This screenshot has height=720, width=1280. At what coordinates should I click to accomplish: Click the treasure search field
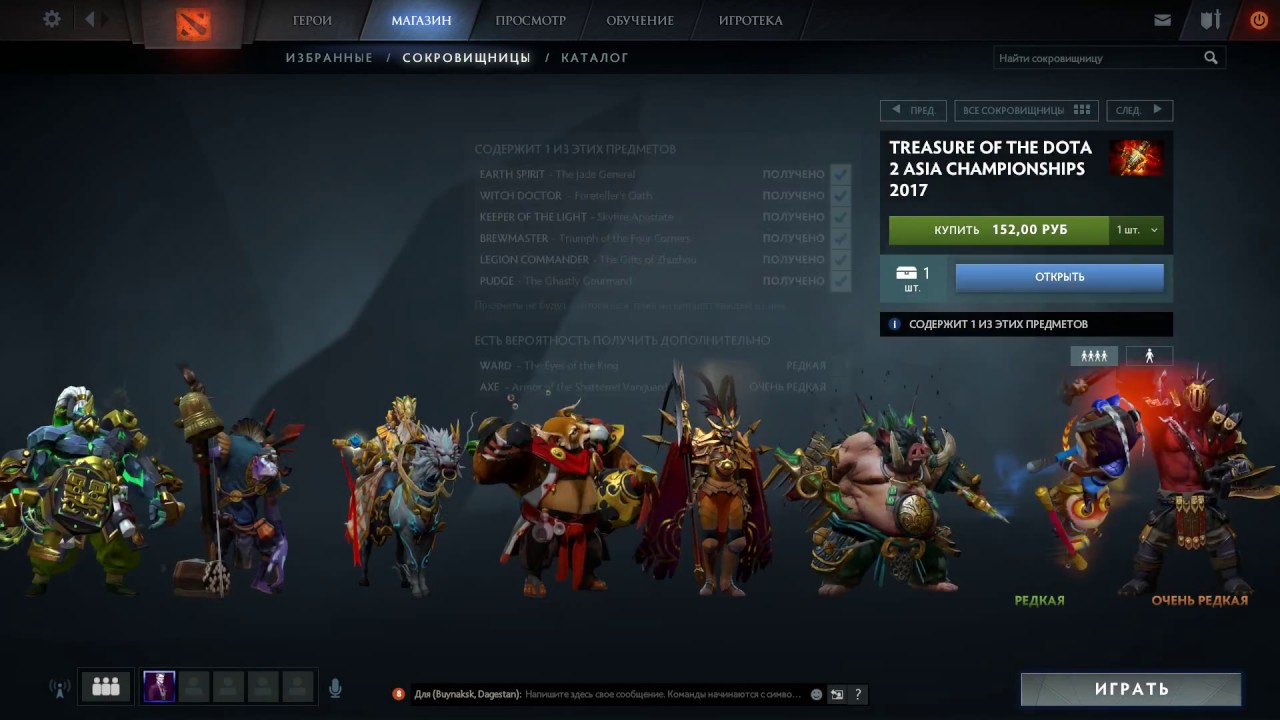[x=1098, y=58]
